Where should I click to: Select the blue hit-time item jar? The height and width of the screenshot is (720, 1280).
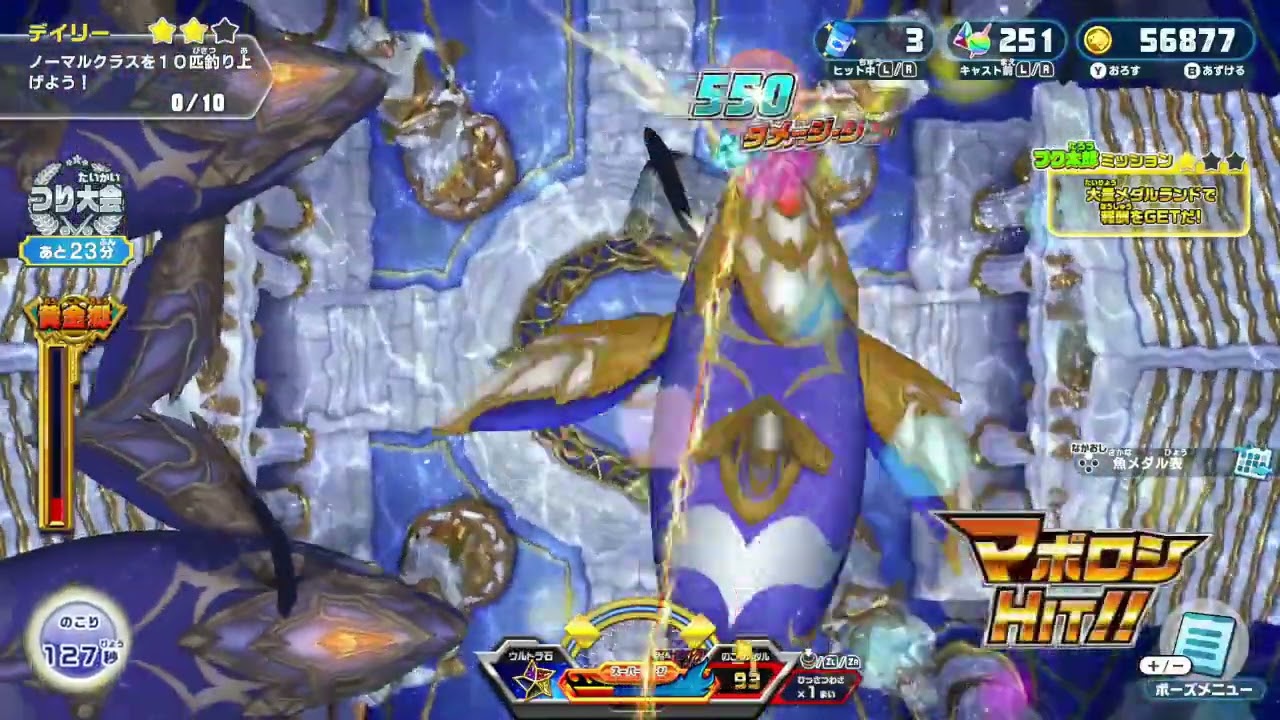point(838,40)
